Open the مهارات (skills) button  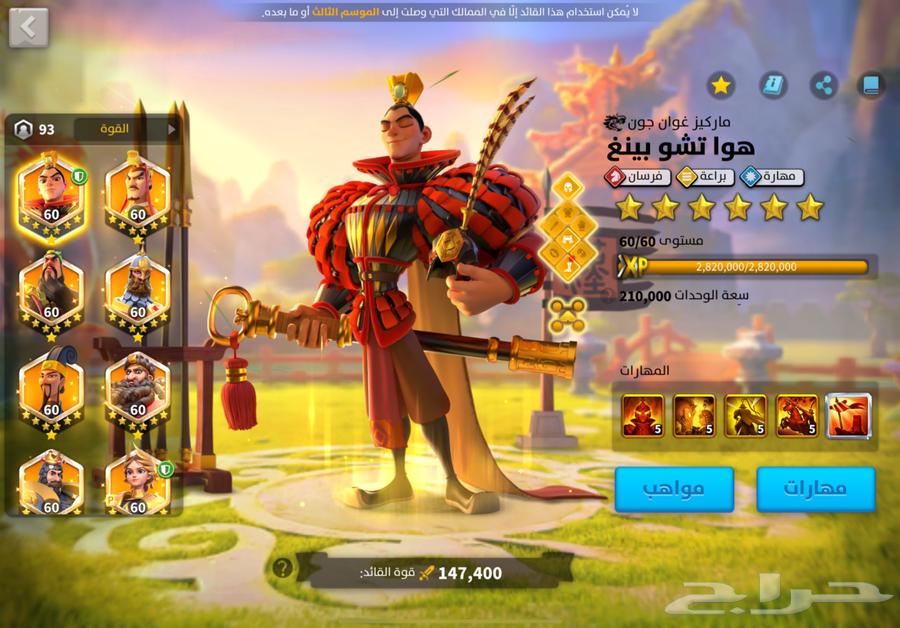pyautogui.click(x=815, y=489)
